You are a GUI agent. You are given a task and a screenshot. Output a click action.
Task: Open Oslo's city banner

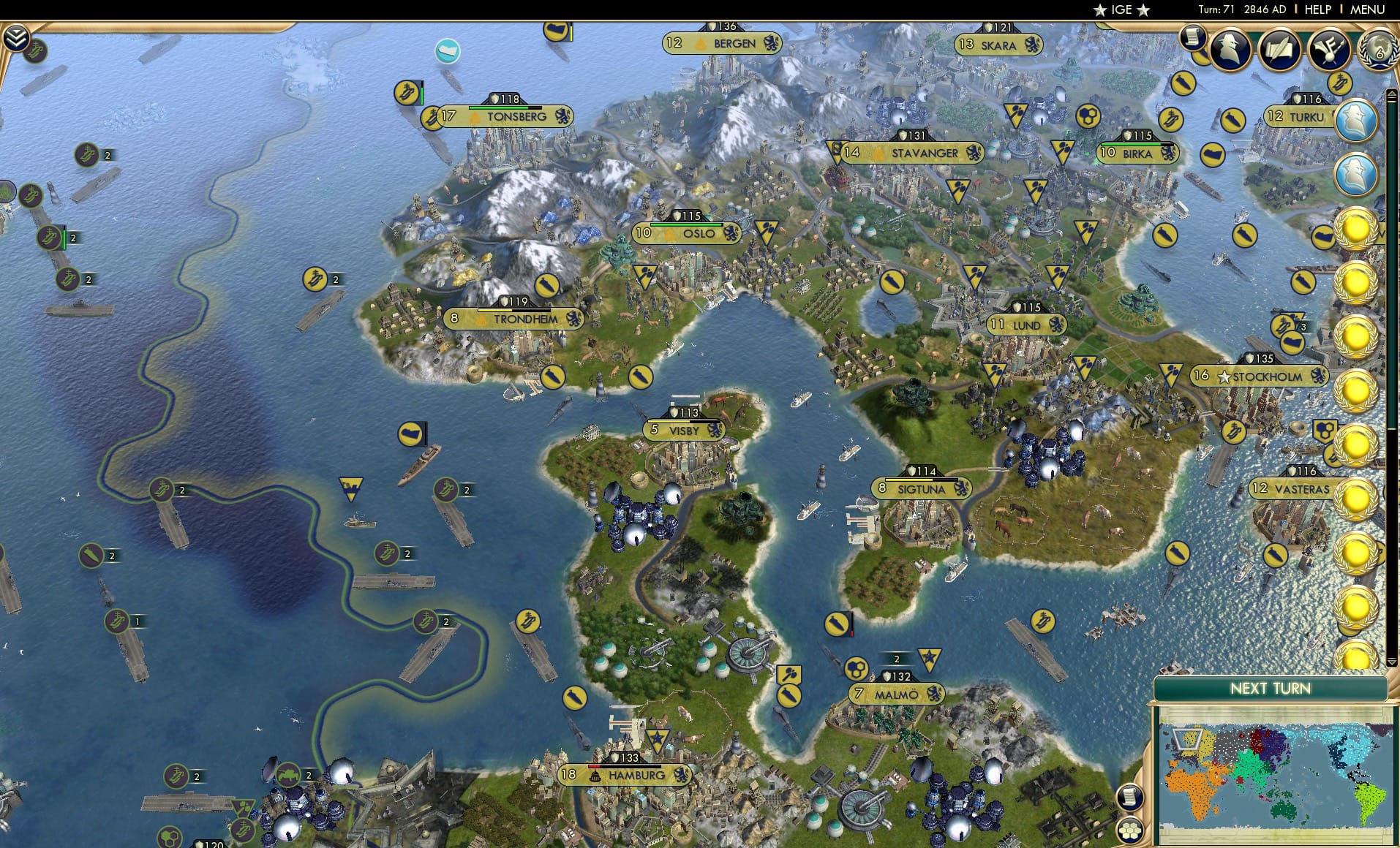pos(688,232)
